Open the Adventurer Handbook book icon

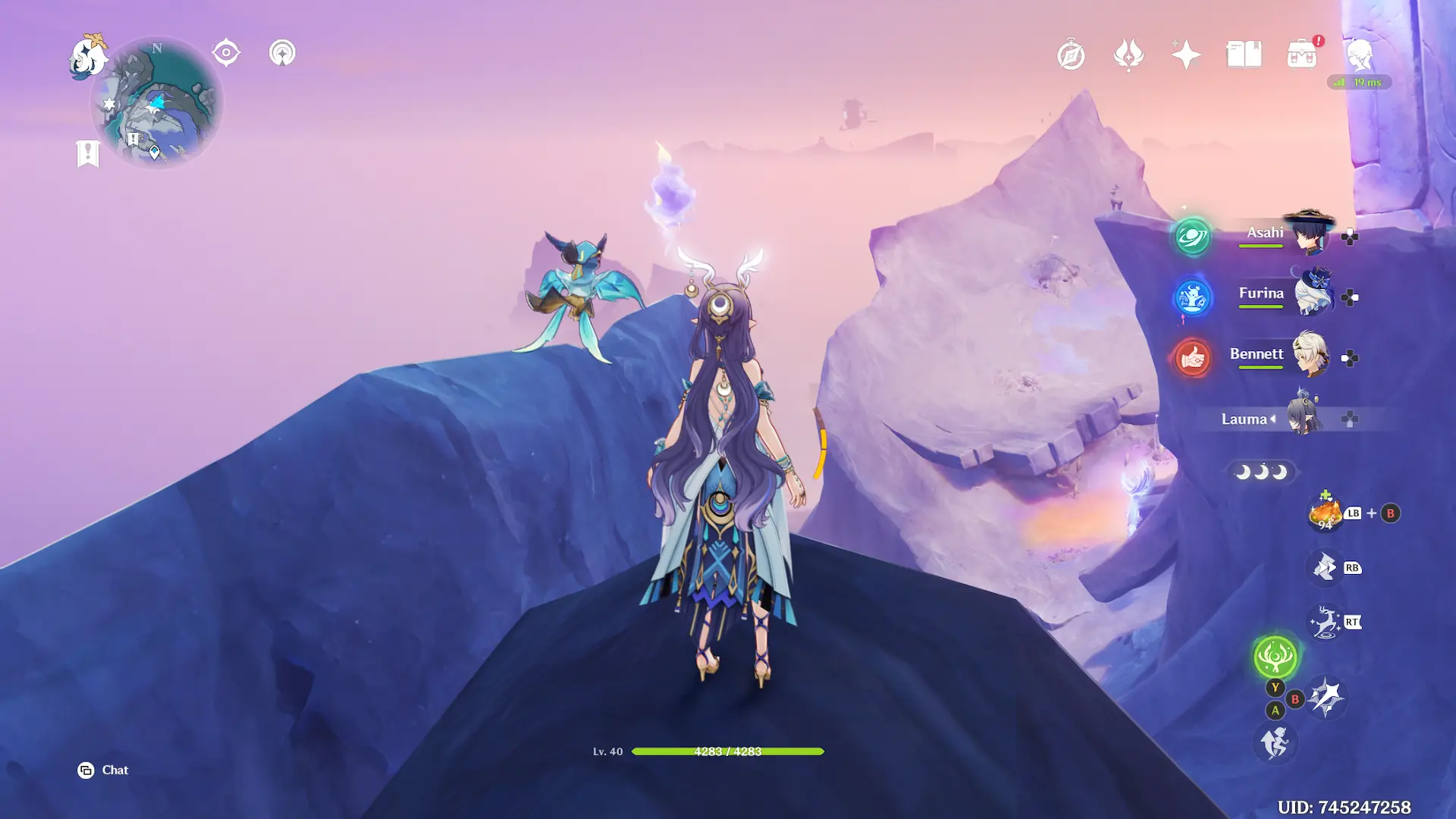pos(1244,55)
